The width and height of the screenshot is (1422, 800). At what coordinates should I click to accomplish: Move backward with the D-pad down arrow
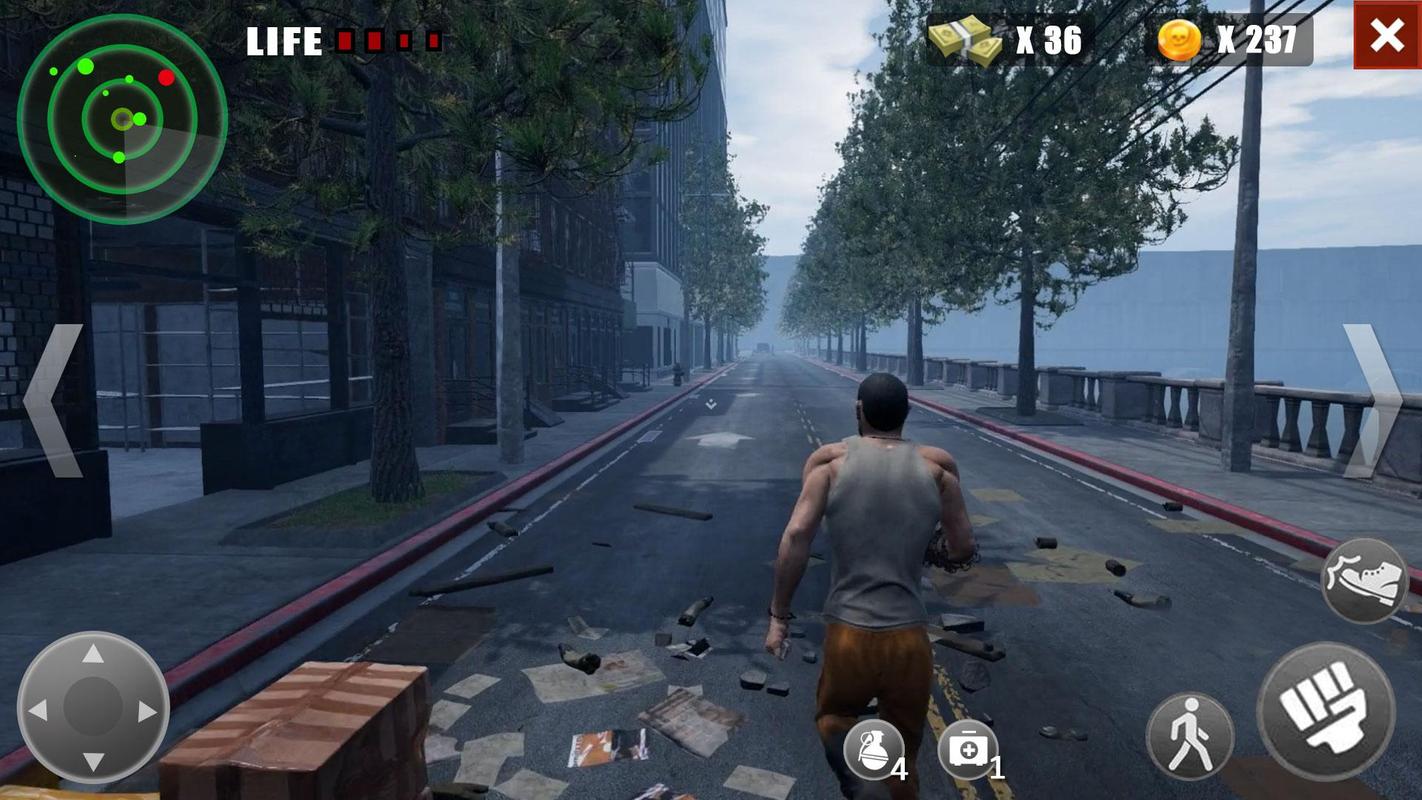[93, 762]
